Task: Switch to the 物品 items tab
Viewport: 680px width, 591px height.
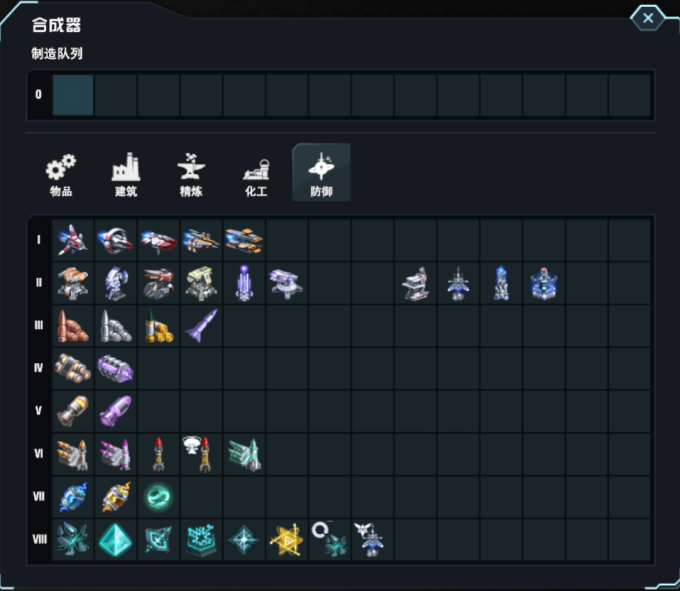Action: tap(61, 173)
